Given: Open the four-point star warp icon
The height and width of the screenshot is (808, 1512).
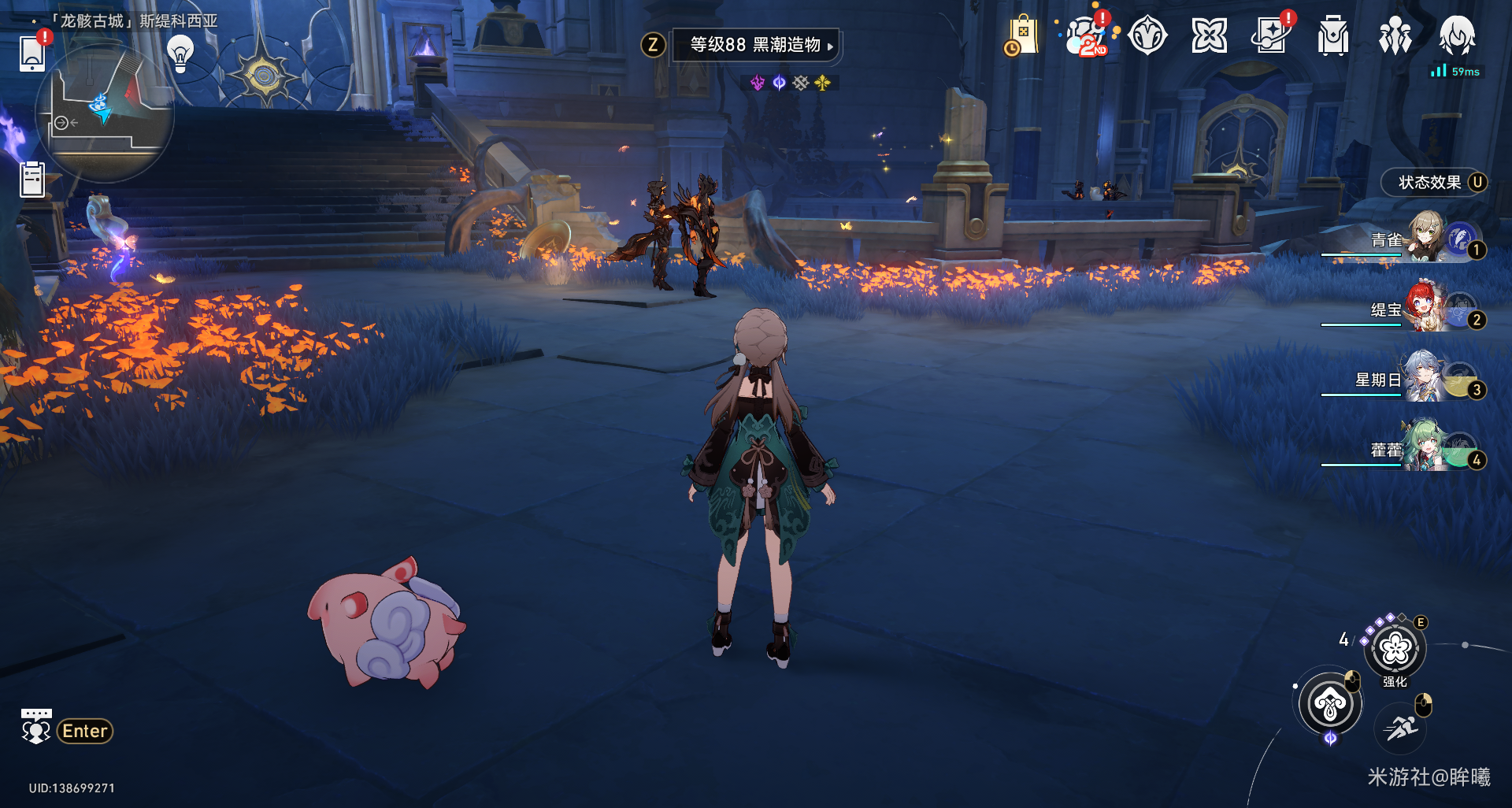Looking at the screenshot, I should 1209,36.
